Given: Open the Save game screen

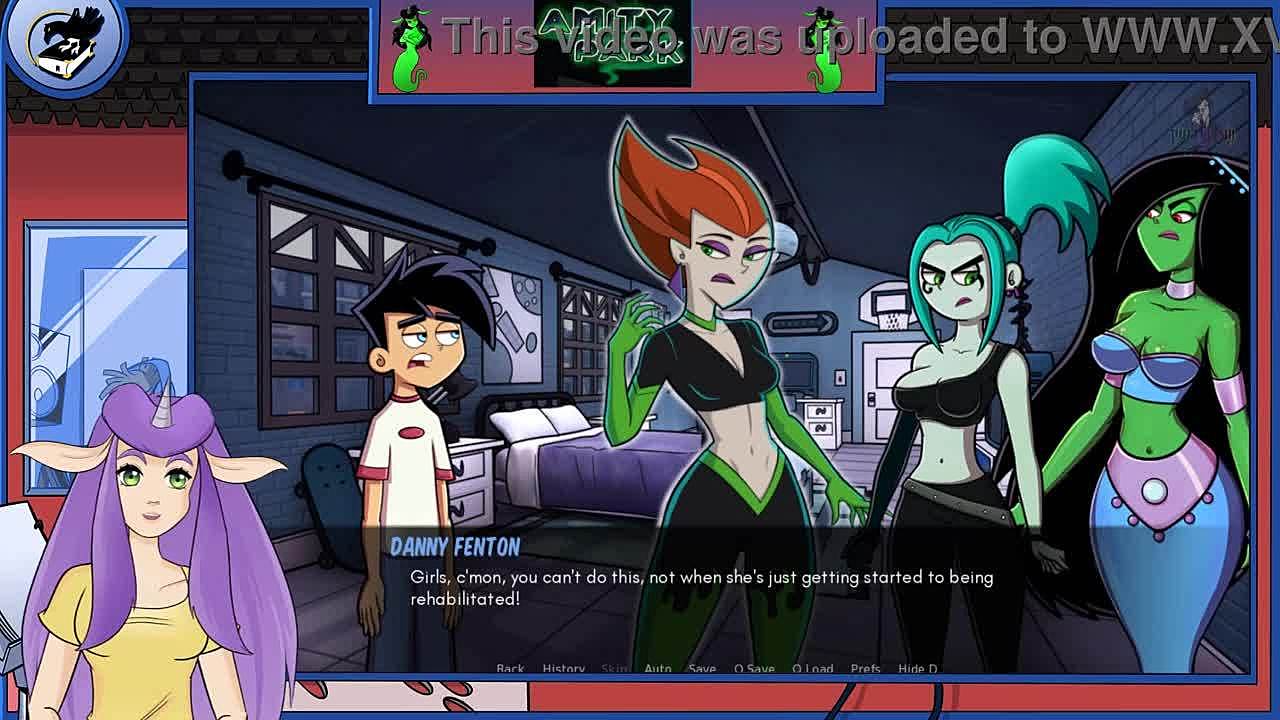Looking at the screenshot, I should point(702,668).
